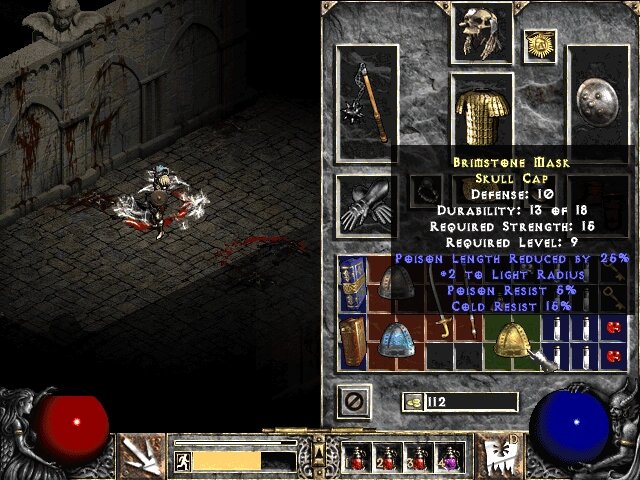This screenshot has height=480, width=640.
Task: Select the equipped flail weapon slot
Action: 368,104
